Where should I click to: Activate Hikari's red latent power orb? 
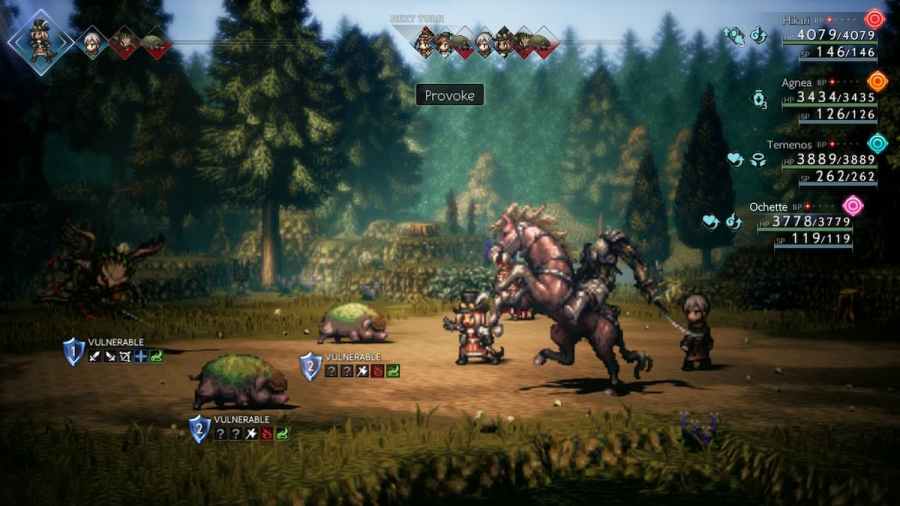pos(875,18)
